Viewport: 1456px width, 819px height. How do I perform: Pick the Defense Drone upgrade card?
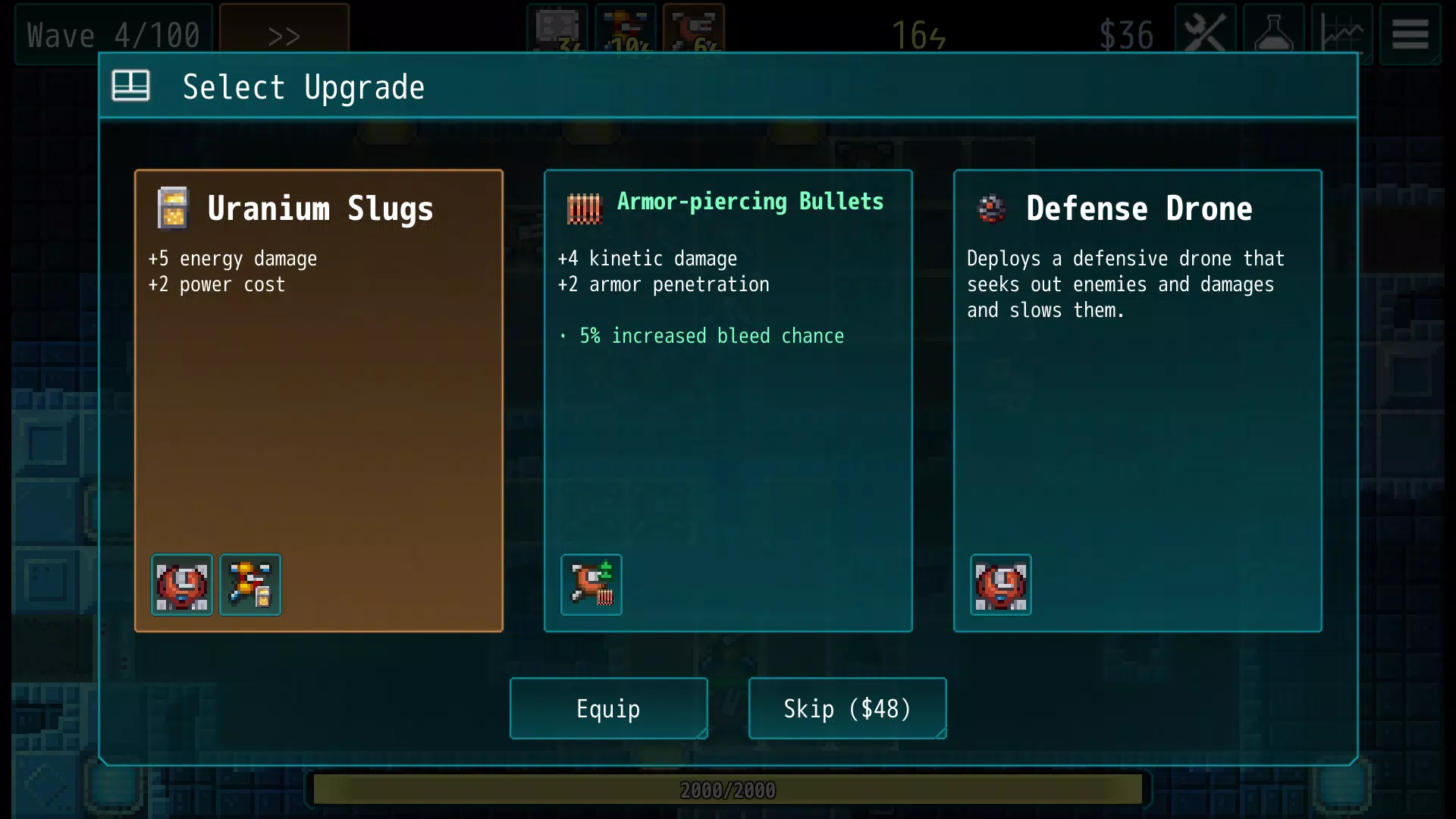tap(1137, 400)
